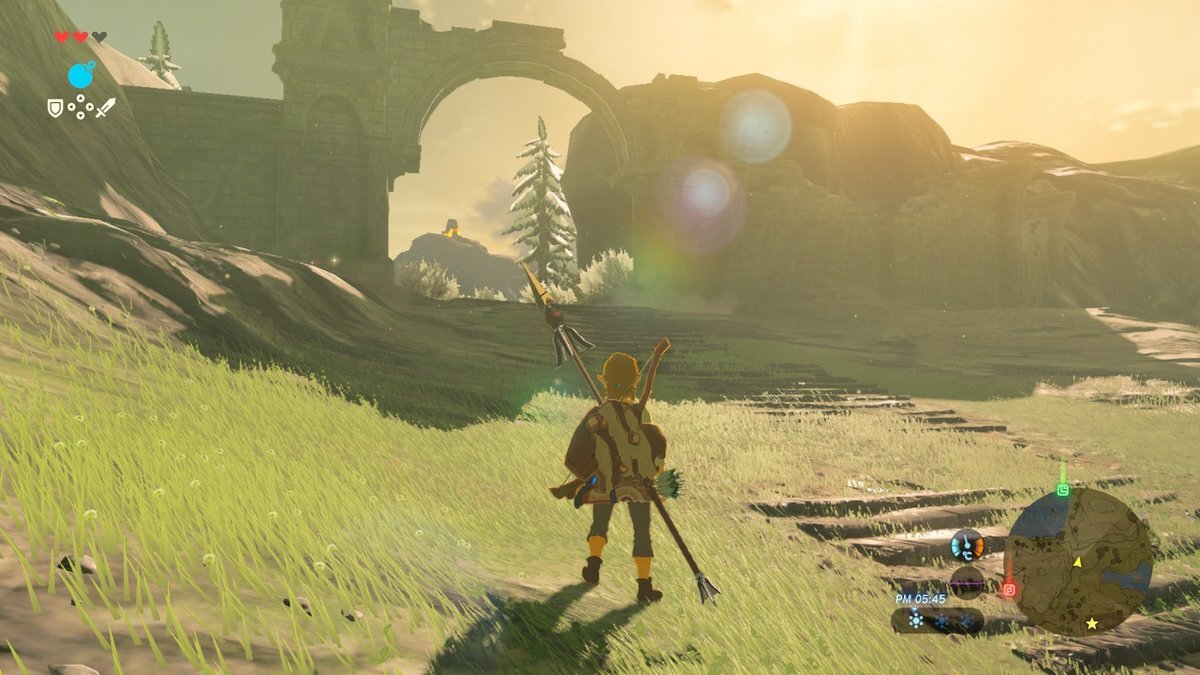1200x675 pixels.
Task: Click the temperature gauge icon
Action: click(x=967, y=545)
